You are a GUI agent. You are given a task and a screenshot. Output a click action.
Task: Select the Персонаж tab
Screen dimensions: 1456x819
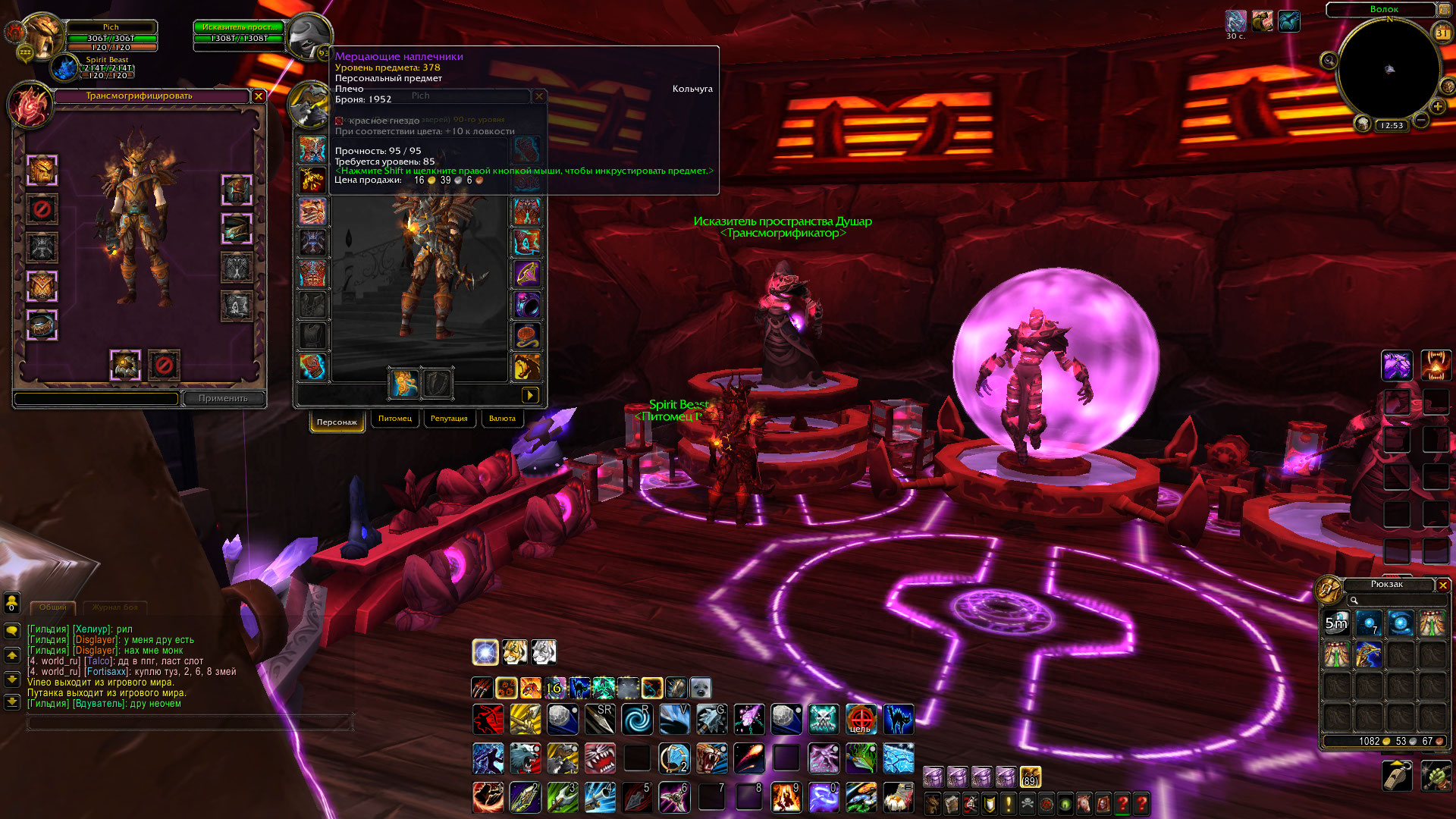(x=337, y=422)
